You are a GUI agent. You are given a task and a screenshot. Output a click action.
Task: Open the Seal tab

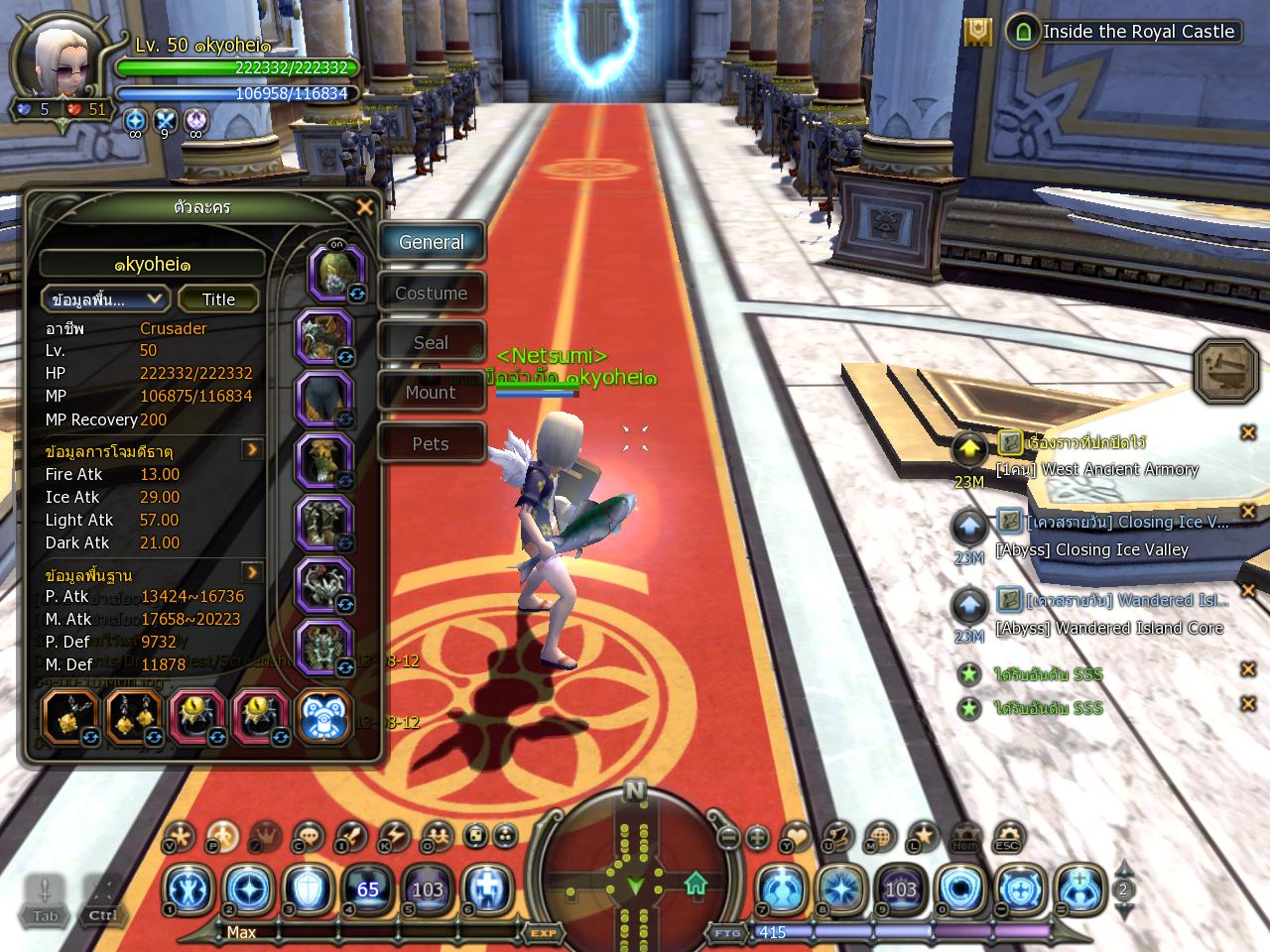pos(431,343)
